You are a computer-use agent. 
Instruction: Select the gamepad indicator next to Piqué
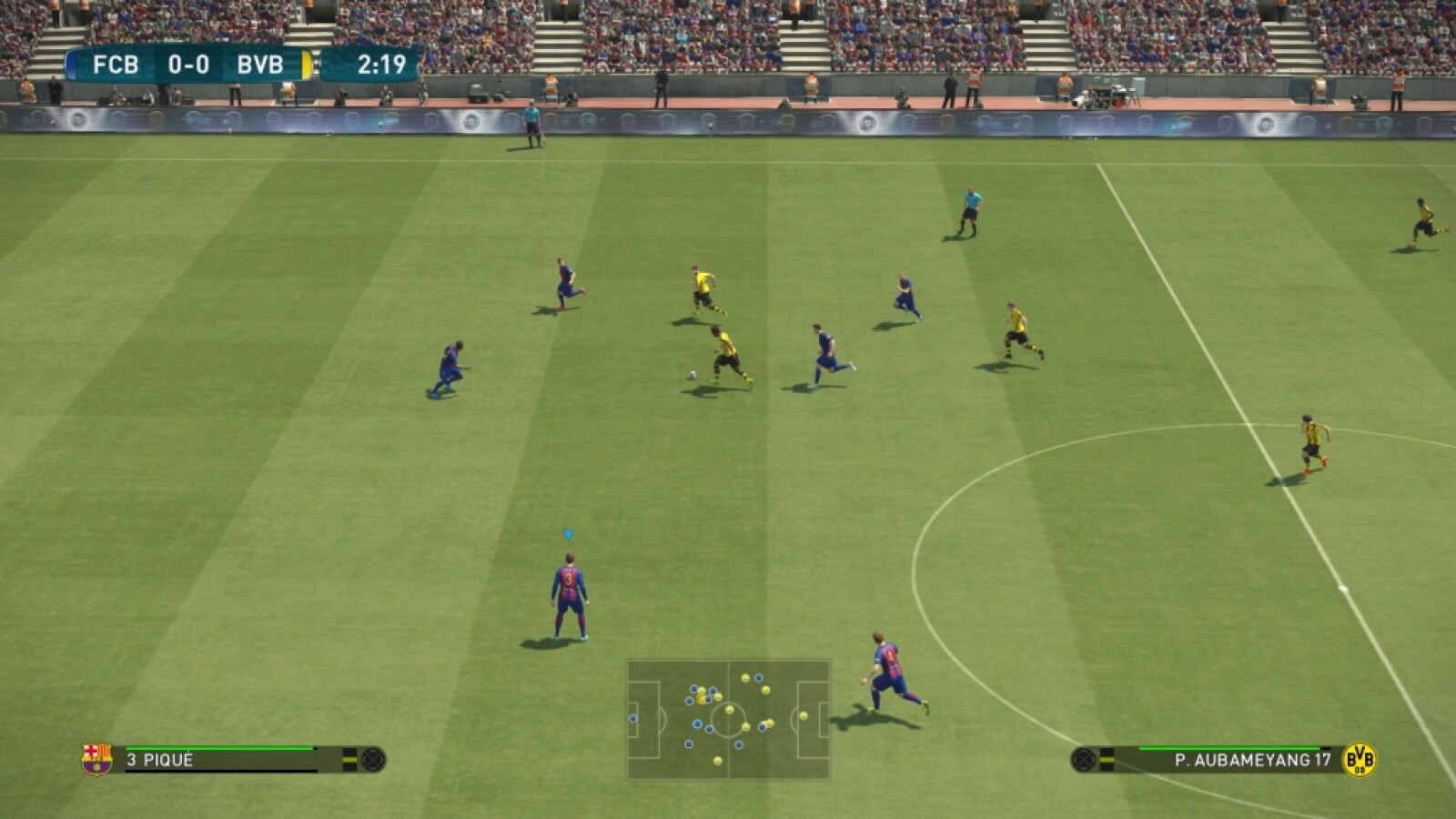pyautogui.click(x=373, y=758)
